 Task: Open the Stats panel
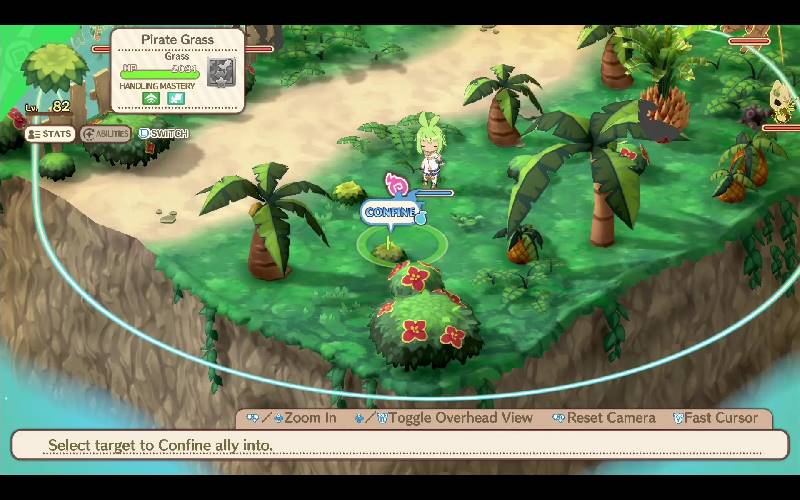click(x=50, y=134)
